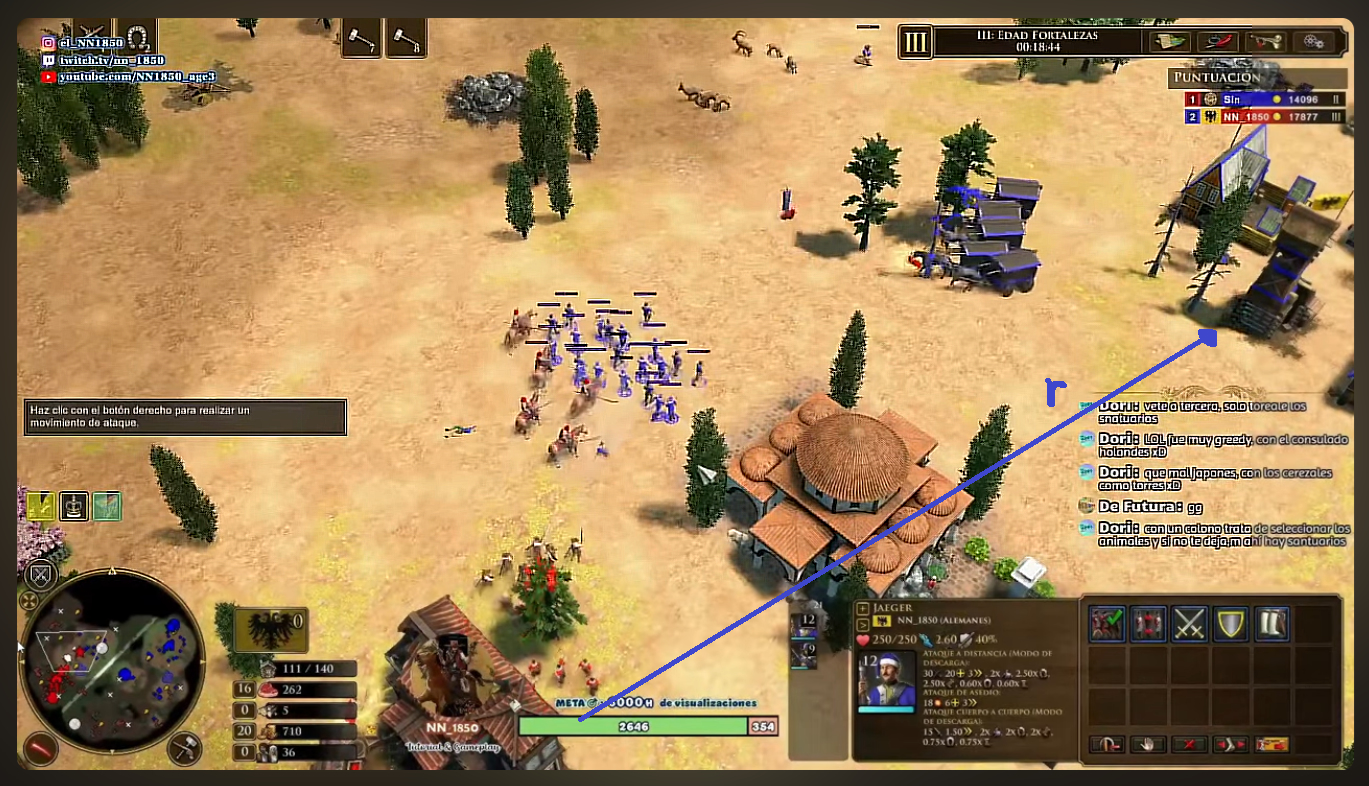Choose the crossed swords melee mode
Screen dimensions: 1369x786
coord(1190,624)
